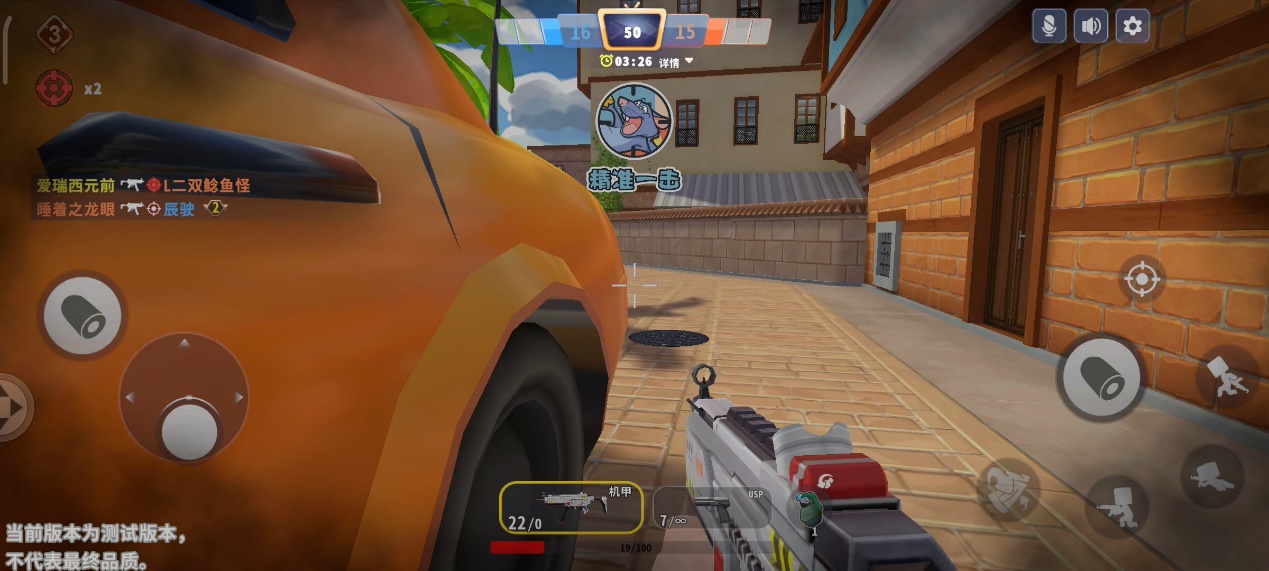Activate the crosshair aim-down-sights button
Image resolution: width=1269 pixels, height=571 pixels.
pyautogui.click(x=1142, y=279)
